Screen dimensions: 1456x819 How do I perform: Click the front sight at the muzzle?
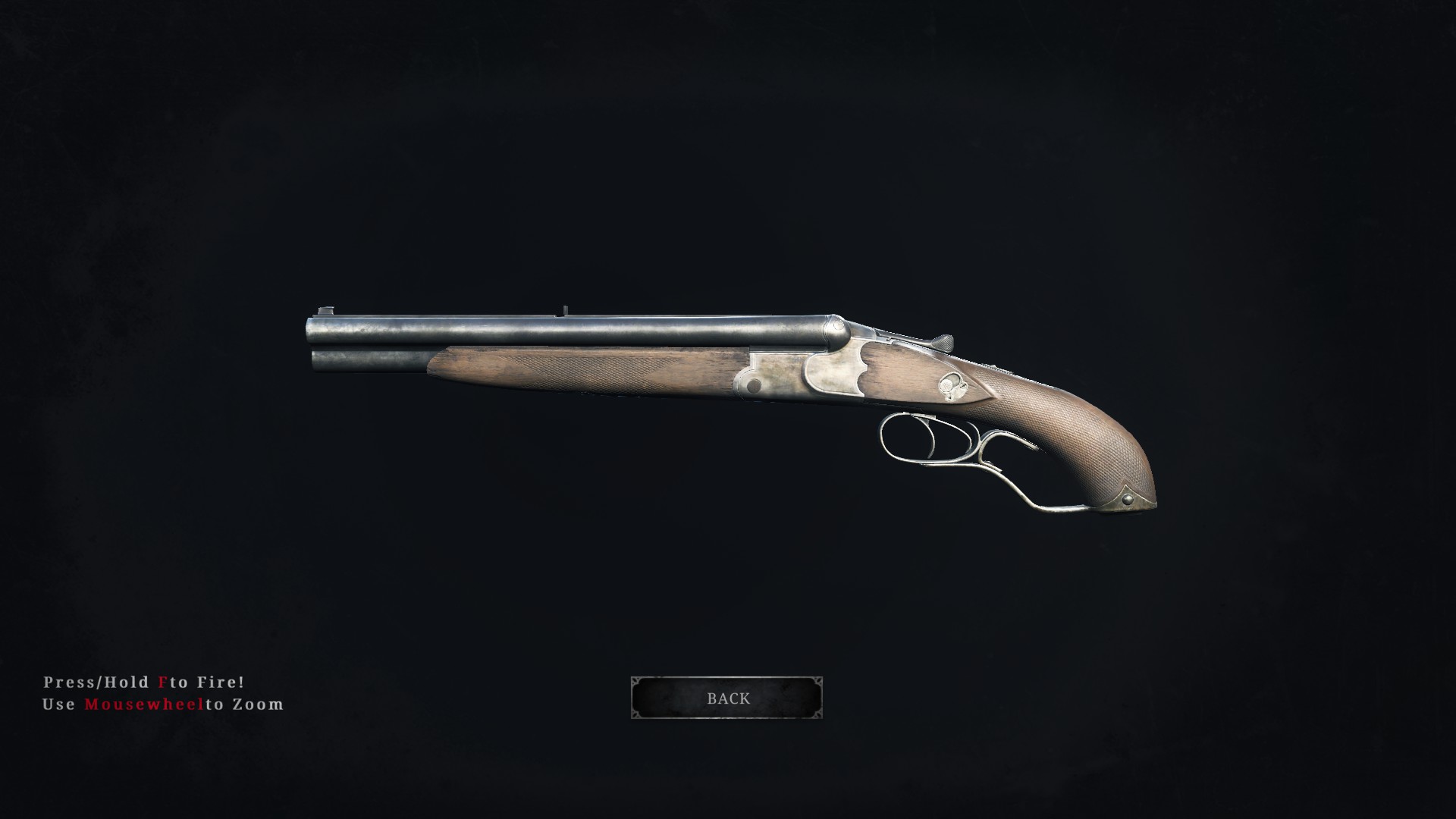[325, 309]
